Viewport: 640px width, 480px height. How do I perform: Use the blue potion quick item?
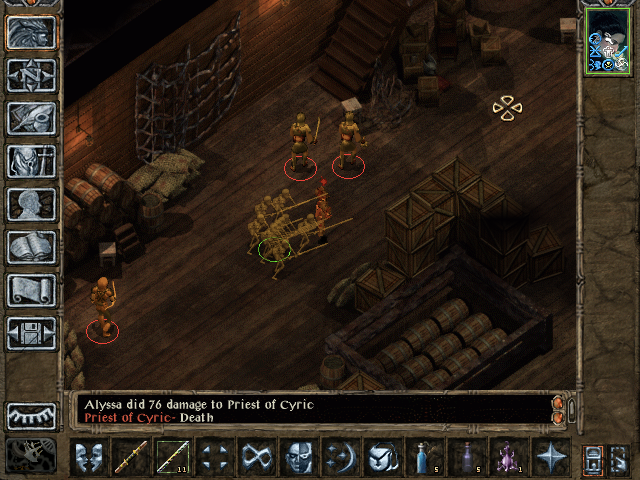(x=422, y=458)
